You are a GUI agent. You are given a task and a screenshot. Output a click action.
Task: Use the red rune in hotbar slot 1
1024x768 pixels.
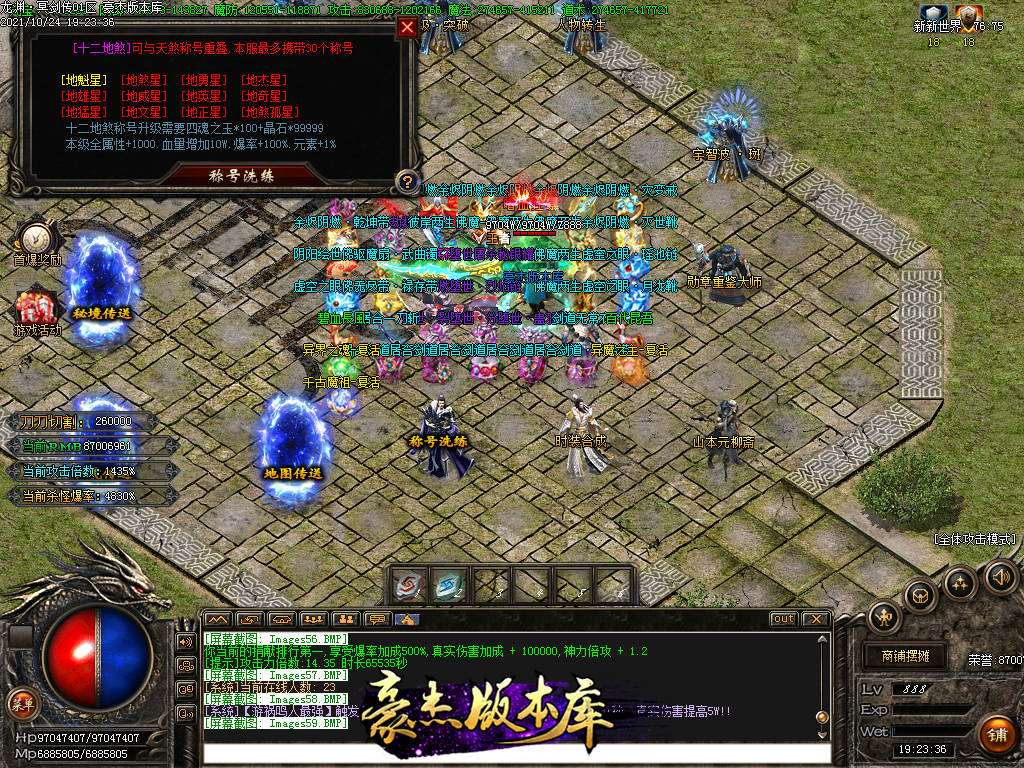coord(410,585)
